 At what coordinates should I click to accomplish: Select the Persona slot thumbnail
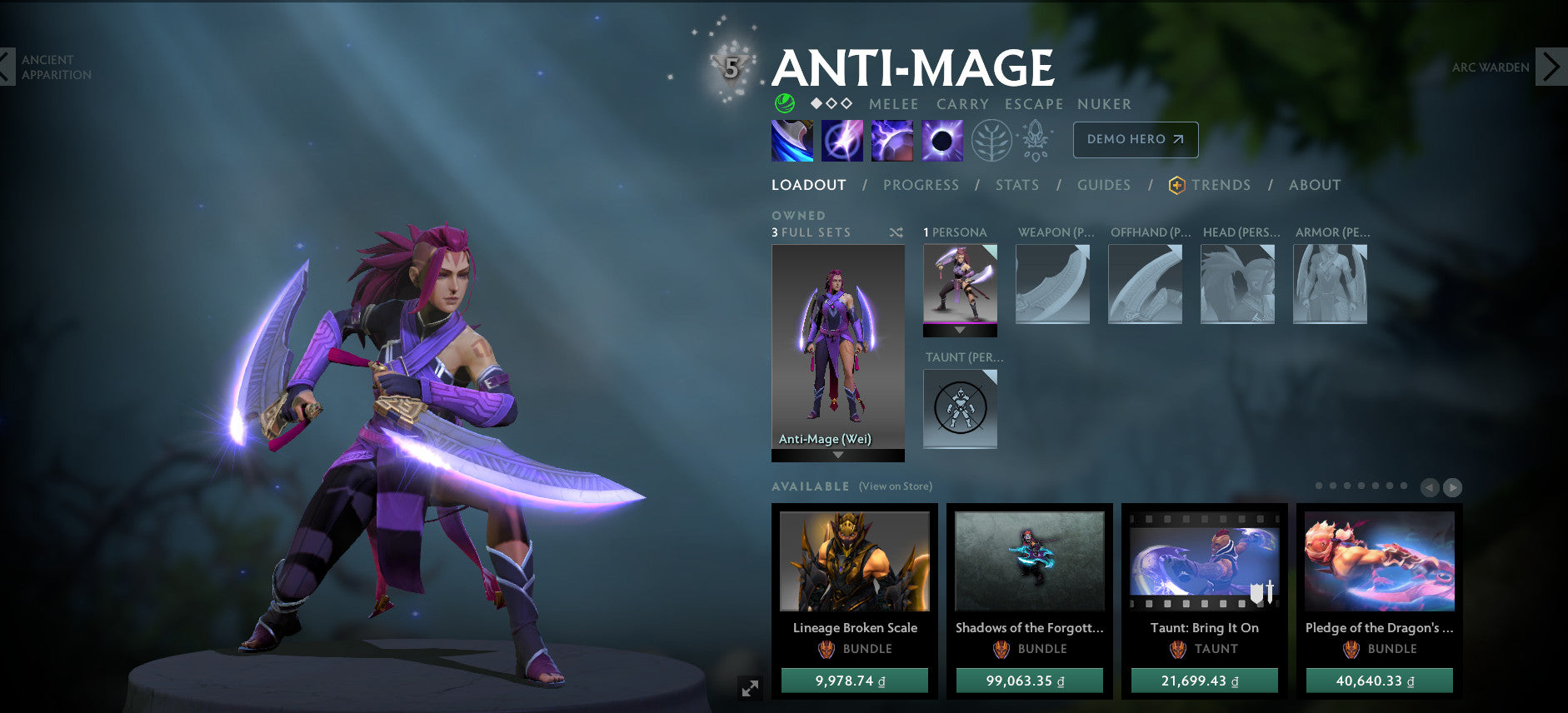[960, 284]
